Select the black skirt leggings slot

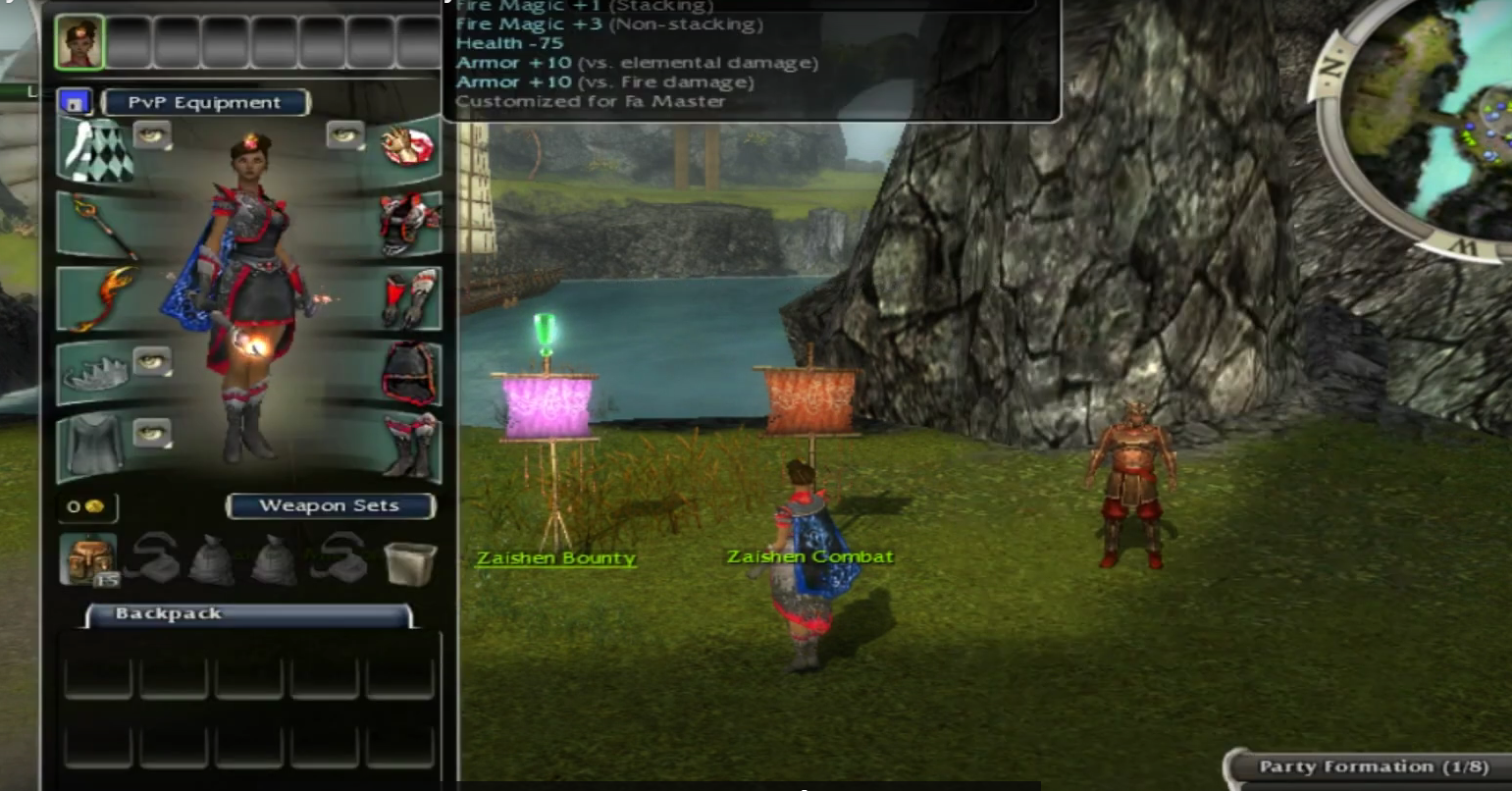tap(407, 373)
